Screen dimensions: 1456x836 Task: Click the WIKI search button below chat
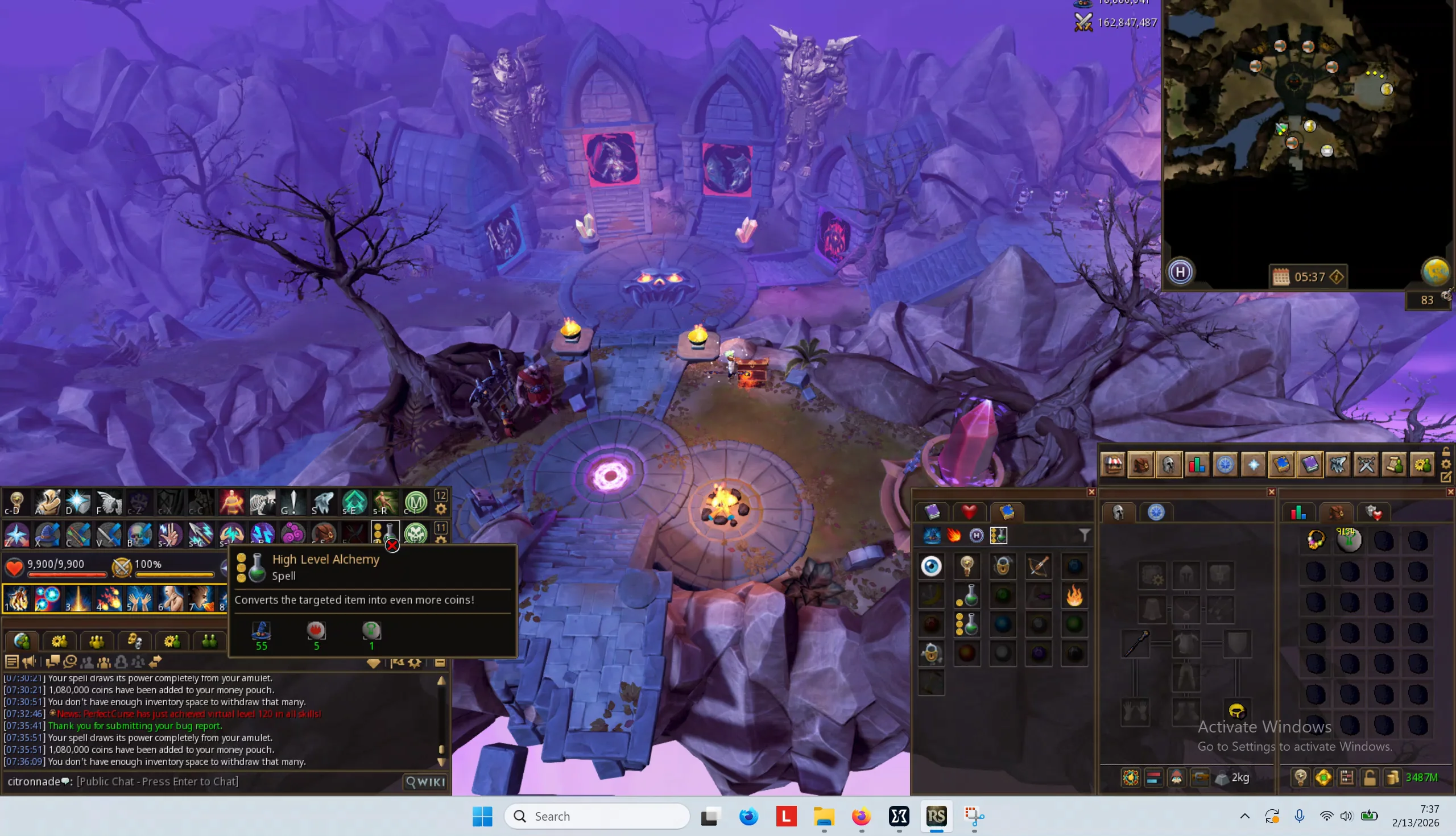[x=424, y=781]
